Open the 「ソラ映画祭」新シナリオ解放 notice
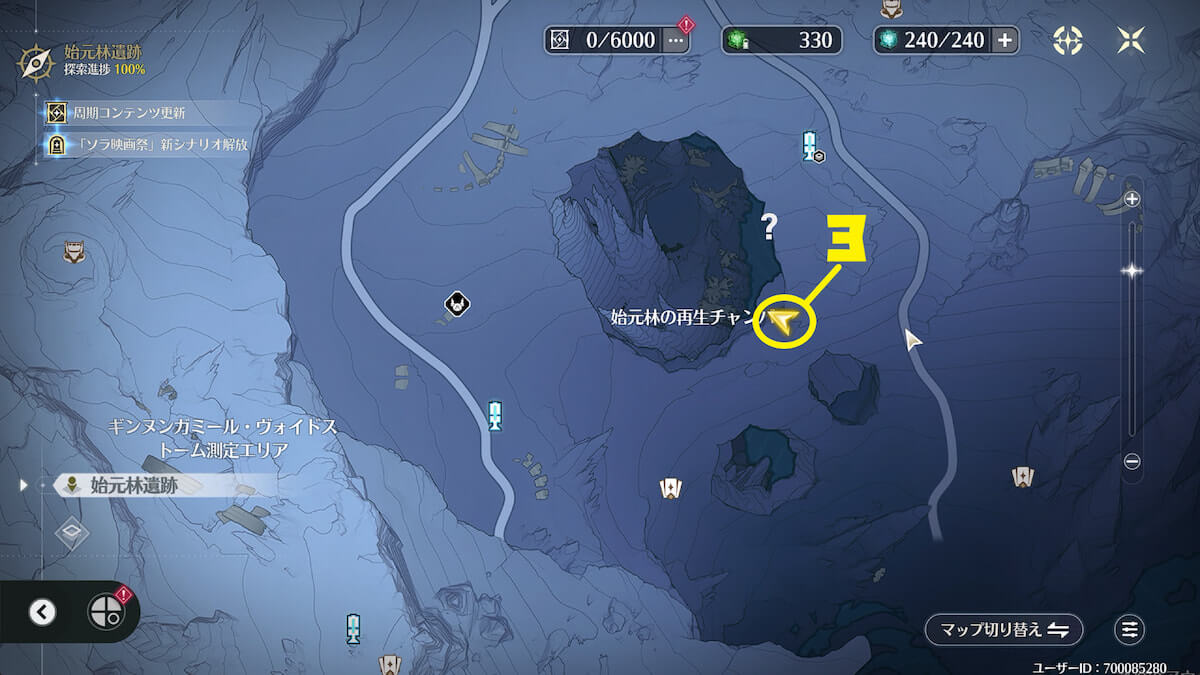1200x675 pixels. (x=150, y=144)
